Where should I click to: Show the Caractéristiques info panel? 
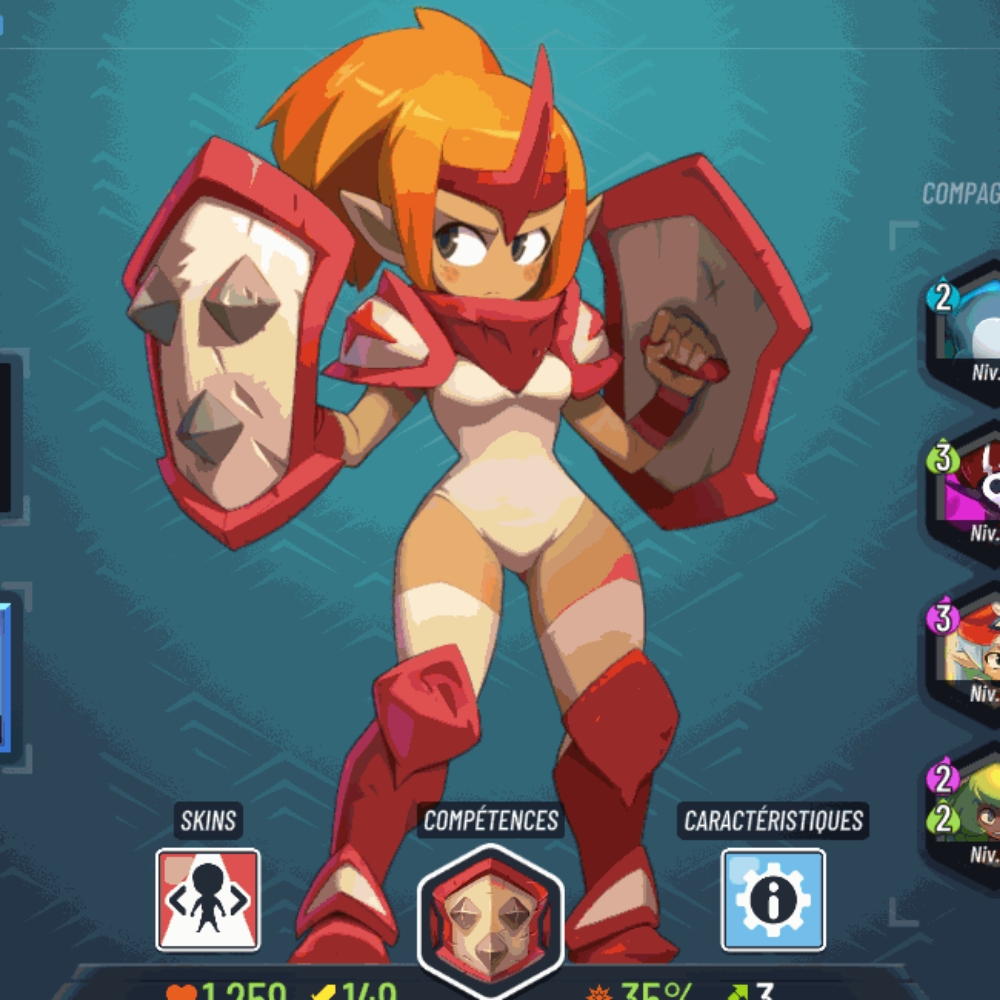pos(773,899)
